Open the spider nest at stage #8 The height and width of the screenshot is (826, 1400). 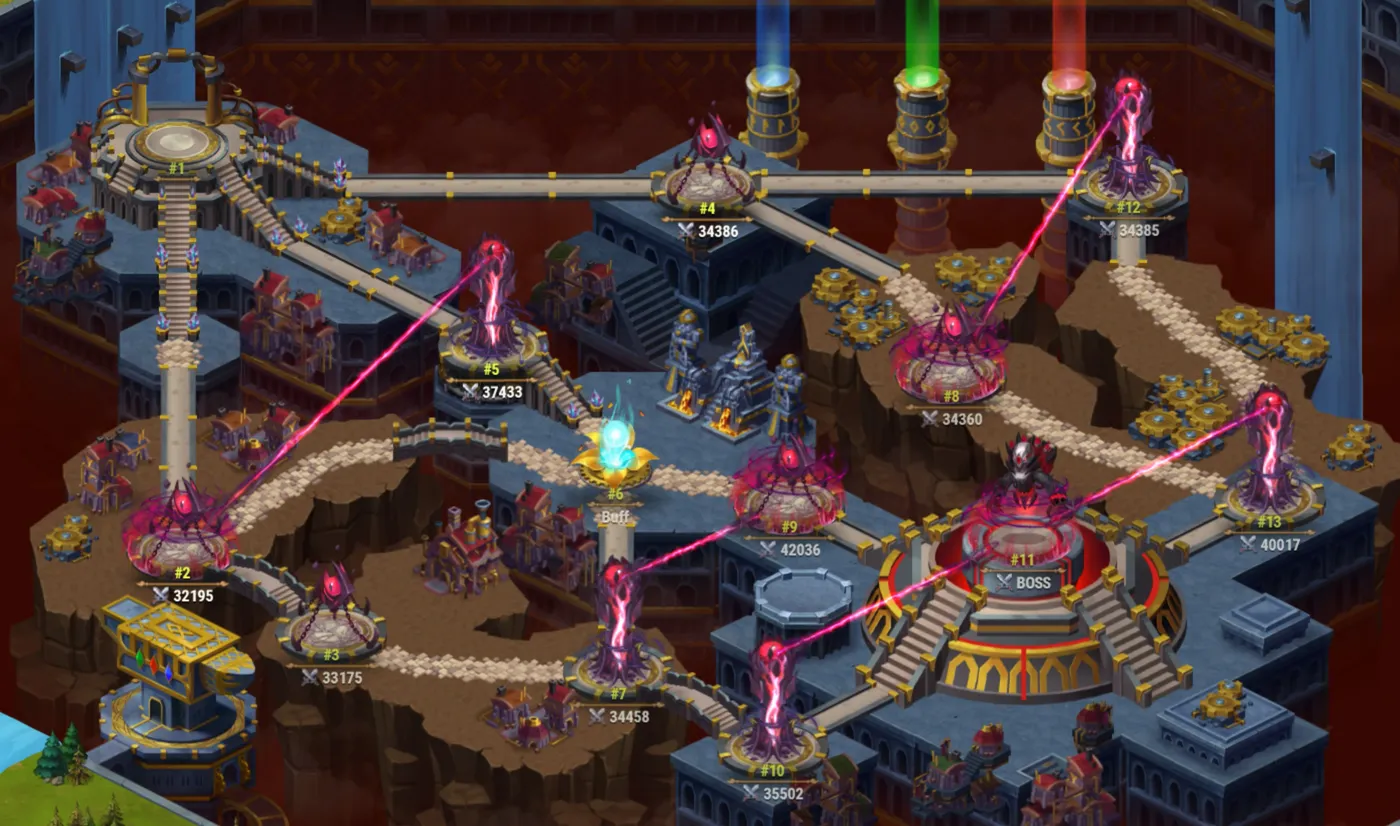(950, 340)
